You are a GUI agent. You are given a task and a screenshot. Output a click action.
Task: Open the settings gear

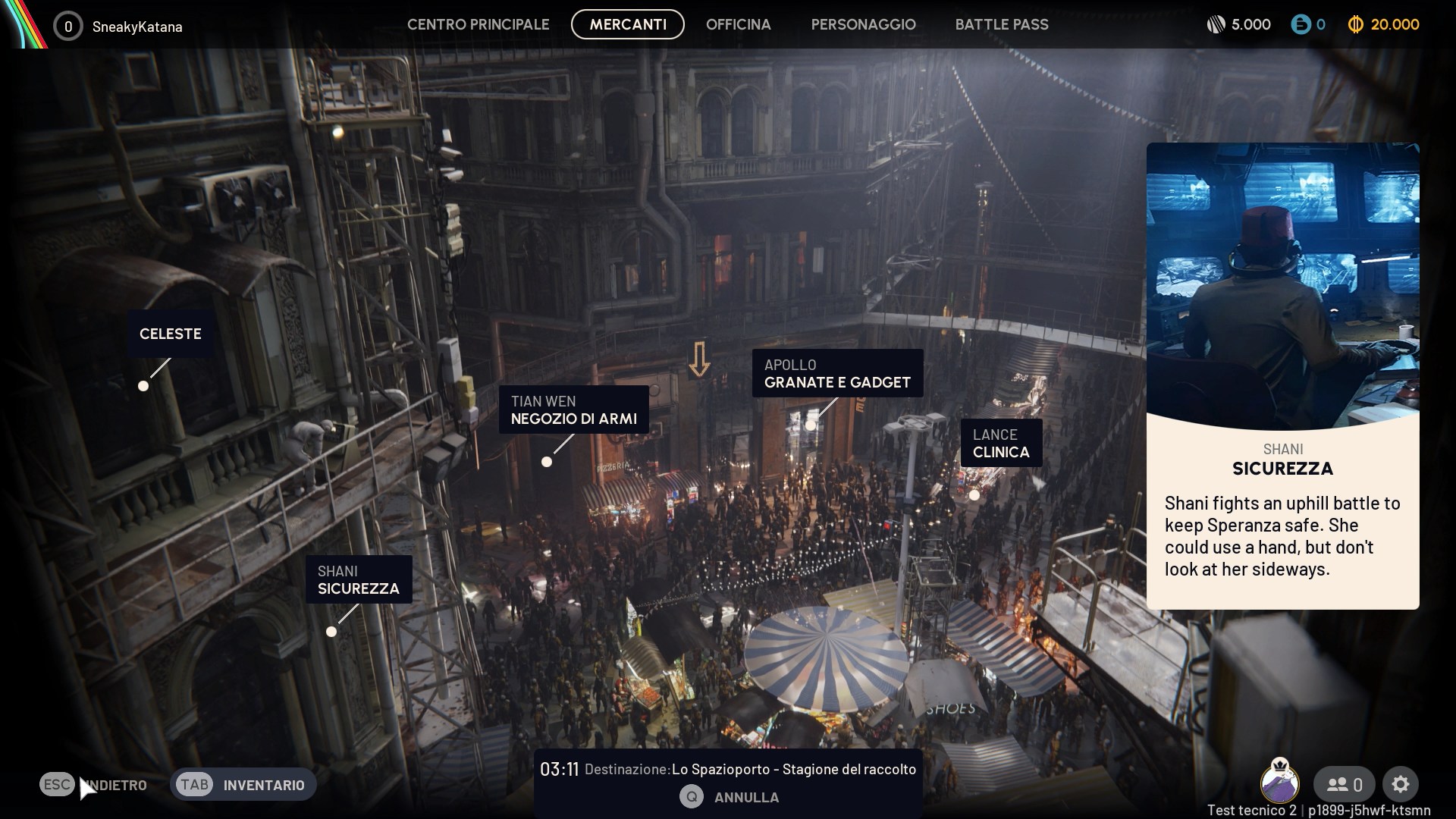pyautogui.click(x=1400, y=784)
